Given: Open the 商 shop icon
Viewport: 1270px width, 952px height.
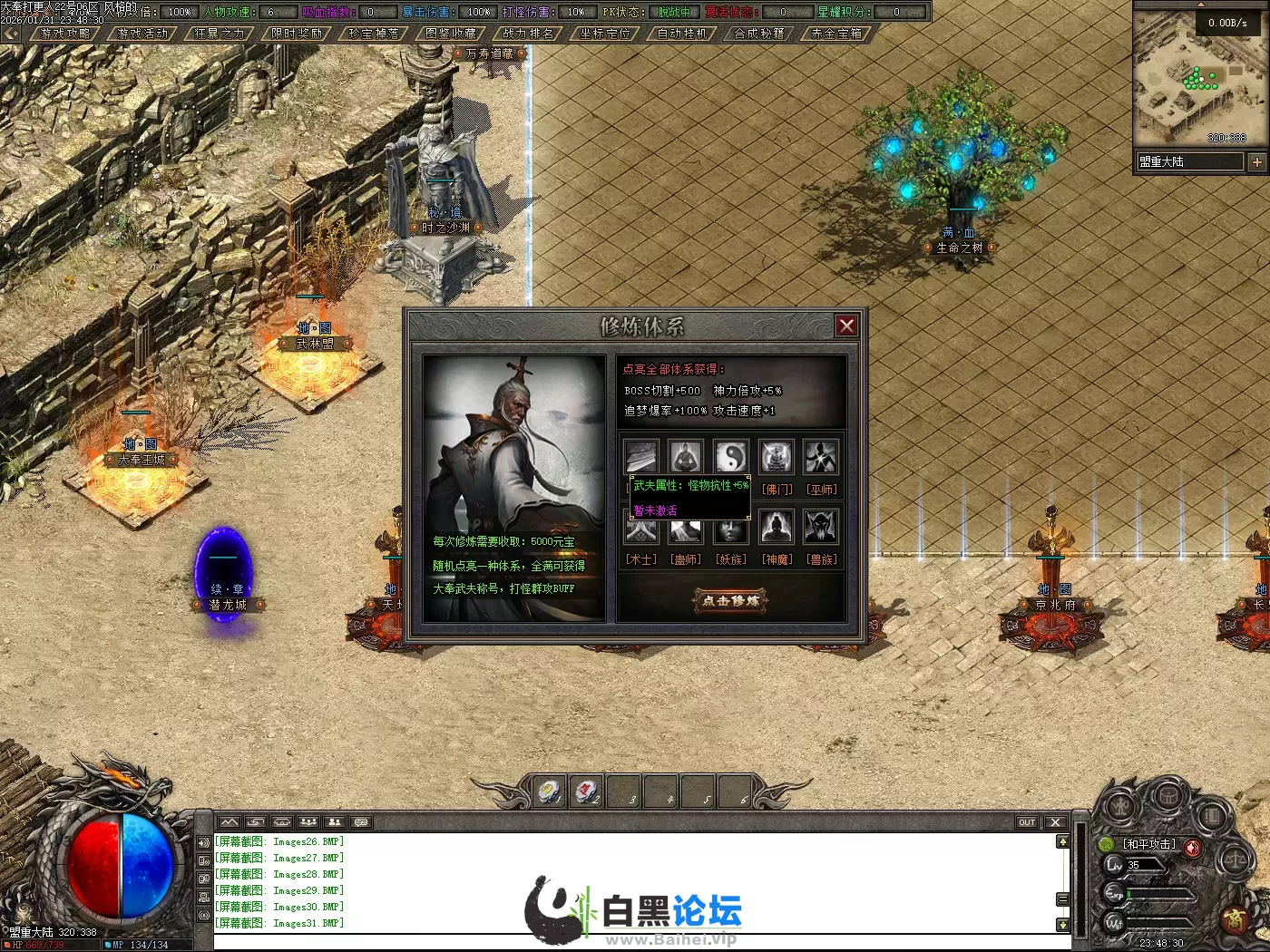Looking at the screenshot, I should coord(1236,919).
